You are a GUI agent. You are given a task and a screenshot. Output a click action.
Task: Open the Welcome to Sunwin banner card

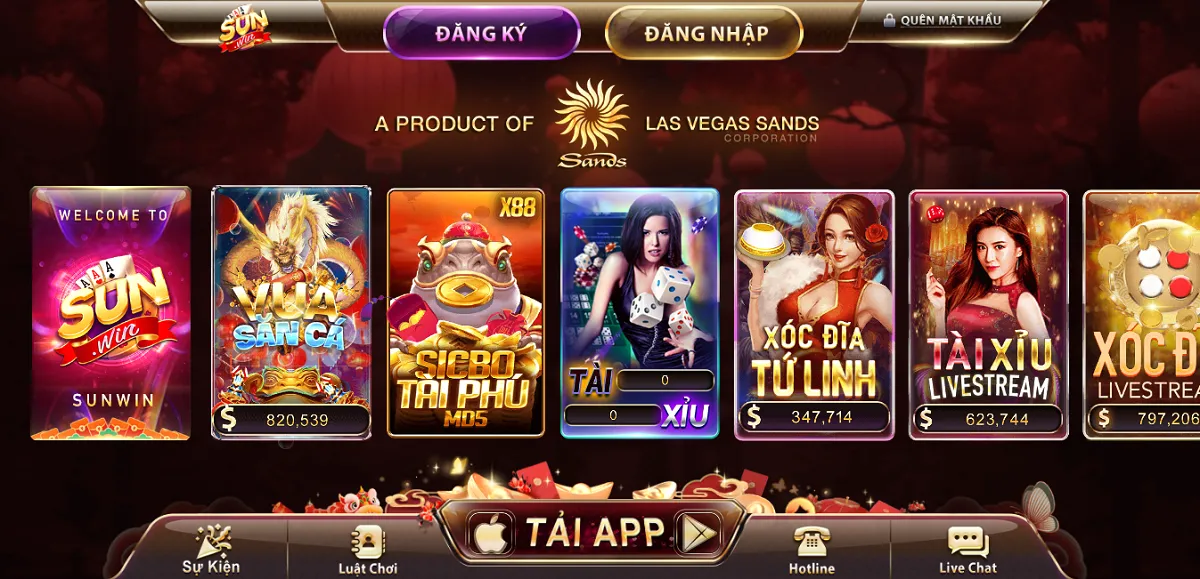coord(110,312)
